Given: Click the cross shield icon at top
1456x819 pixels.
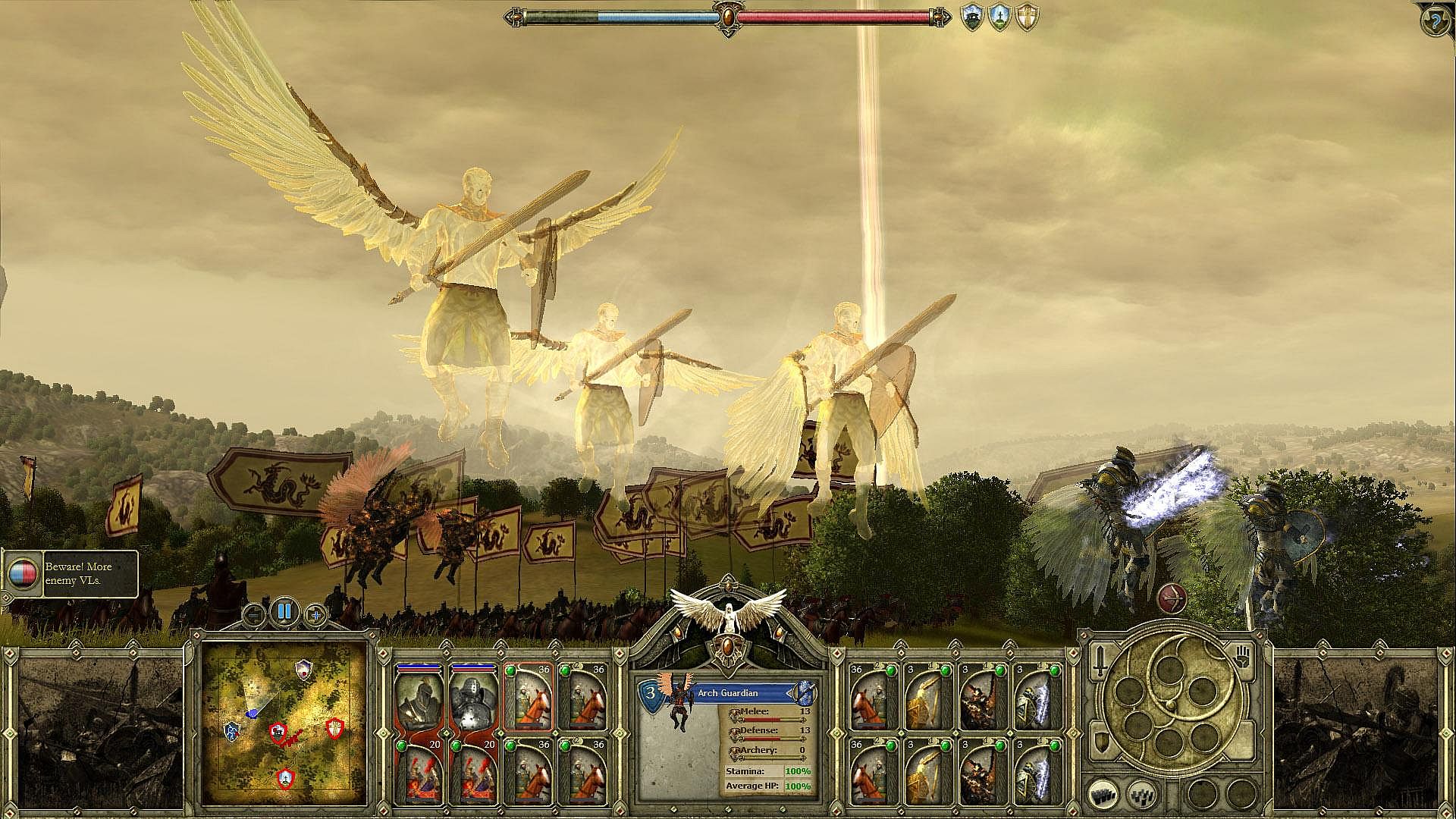Looking at the screenshot, I should (x=1027, y=17).
